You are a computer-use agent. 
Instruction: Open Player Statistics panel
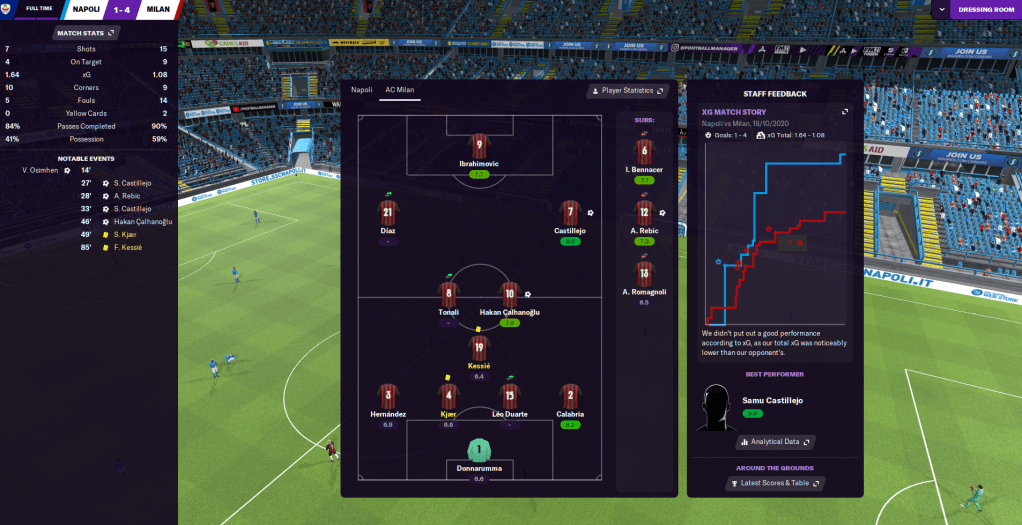[628, 91]
